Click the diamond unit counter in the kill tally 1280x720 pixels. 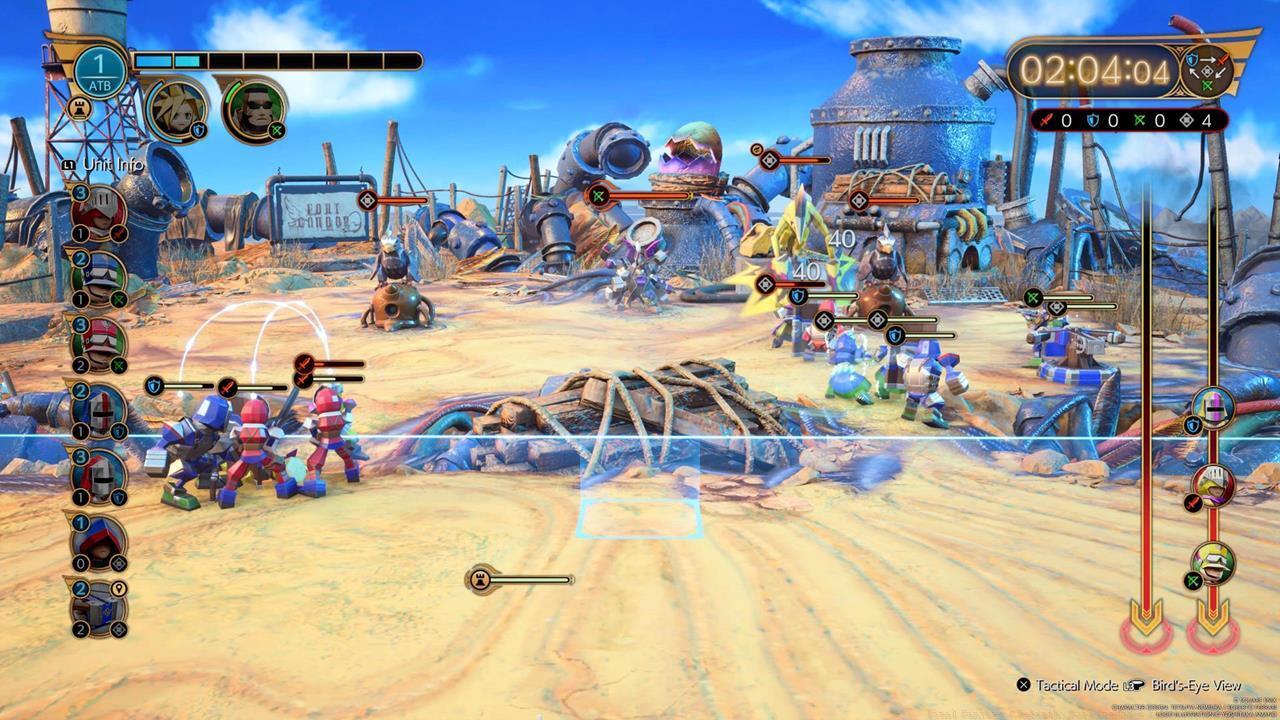pyautogui.click(x=1188, y=121)
